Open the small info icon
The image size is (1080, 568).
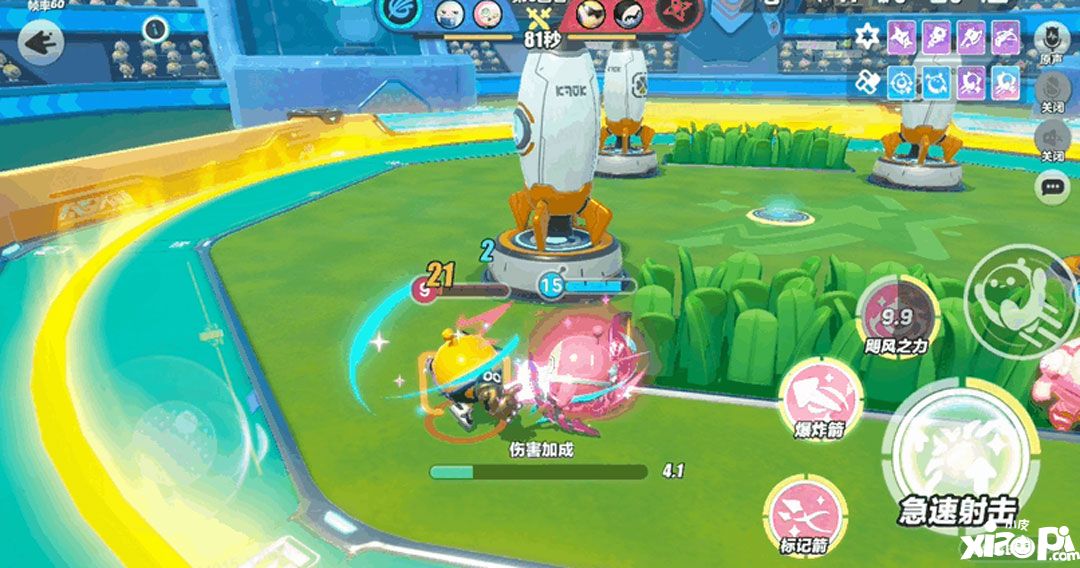pyautogui.click(x=154, y=30)
